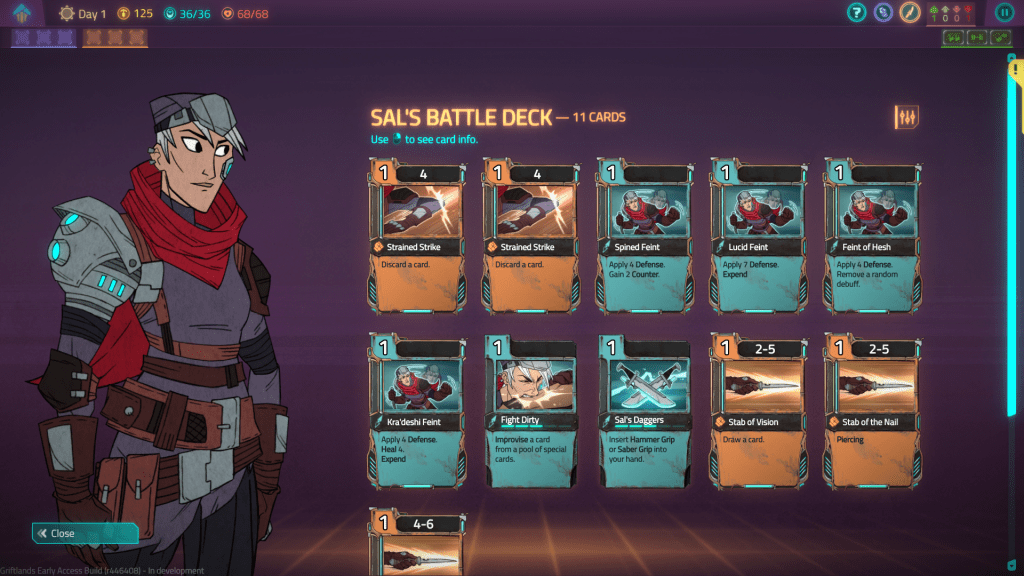Choose the Stab of the Nail card
1024x576 pixels.
point(872,410)
